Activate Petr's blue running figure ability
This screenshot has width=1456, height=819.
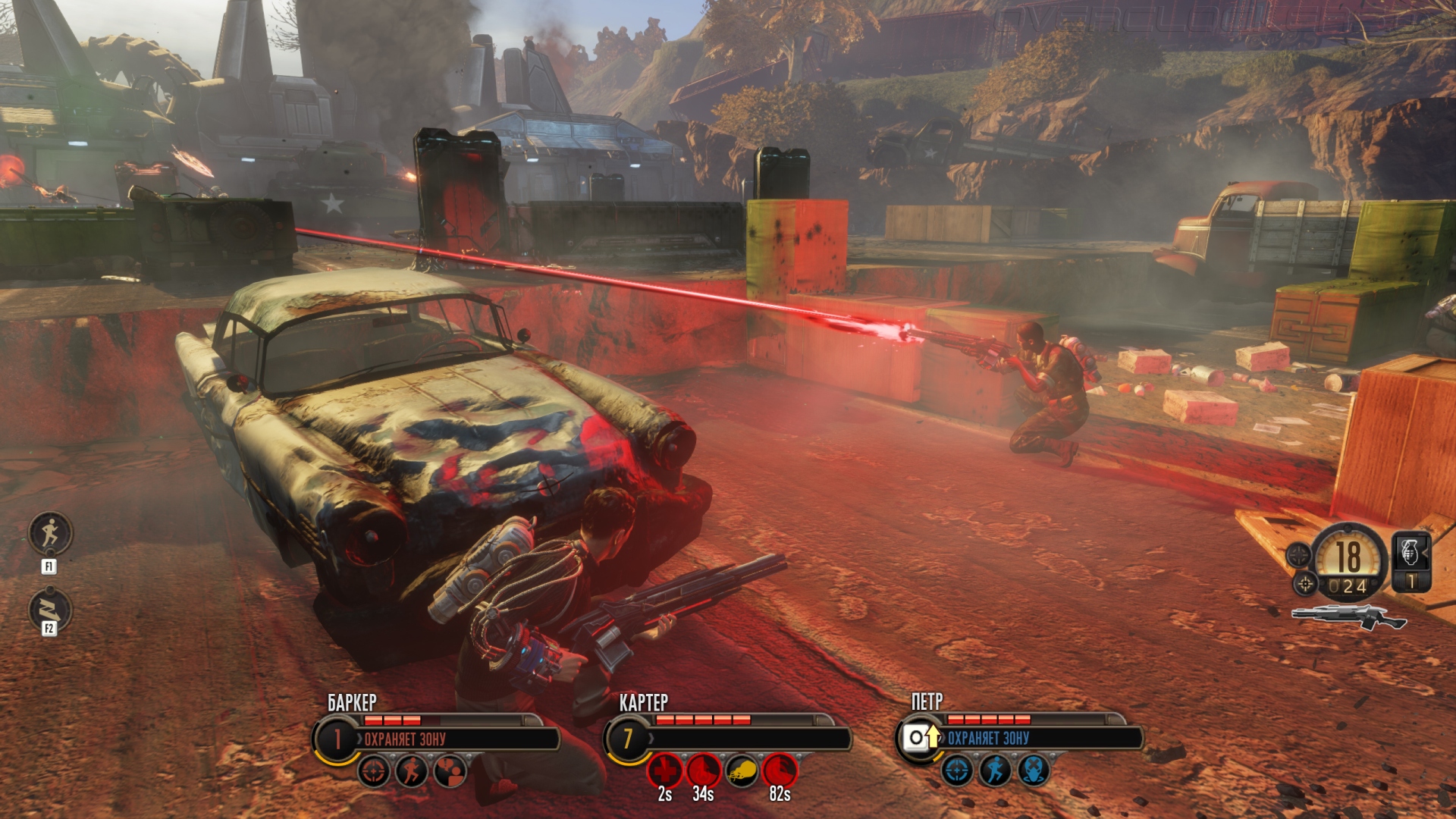pos(995,770)
